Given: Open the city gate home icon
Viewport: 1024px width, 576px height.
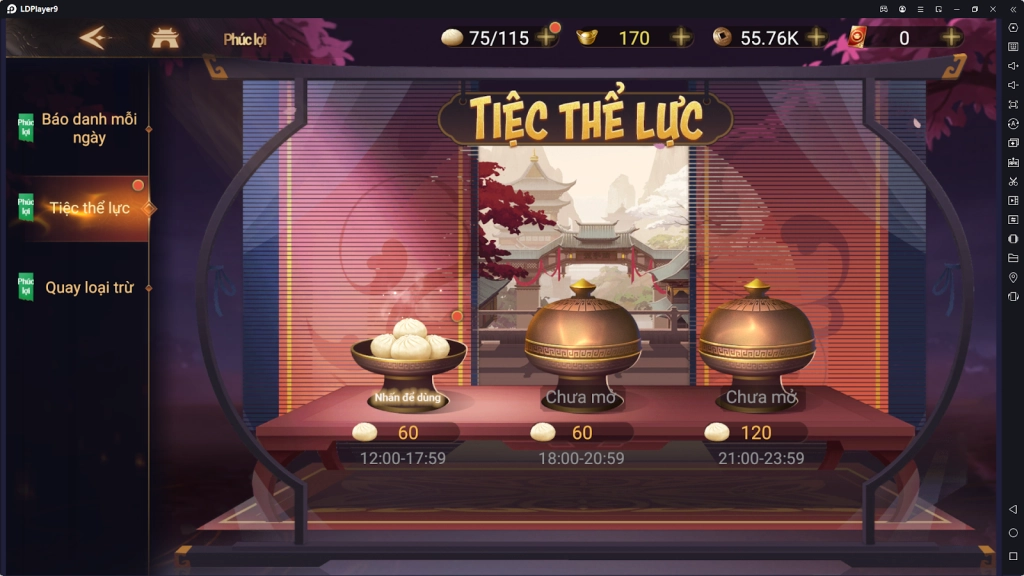Looking at the screenshot, I should (164, 38).
